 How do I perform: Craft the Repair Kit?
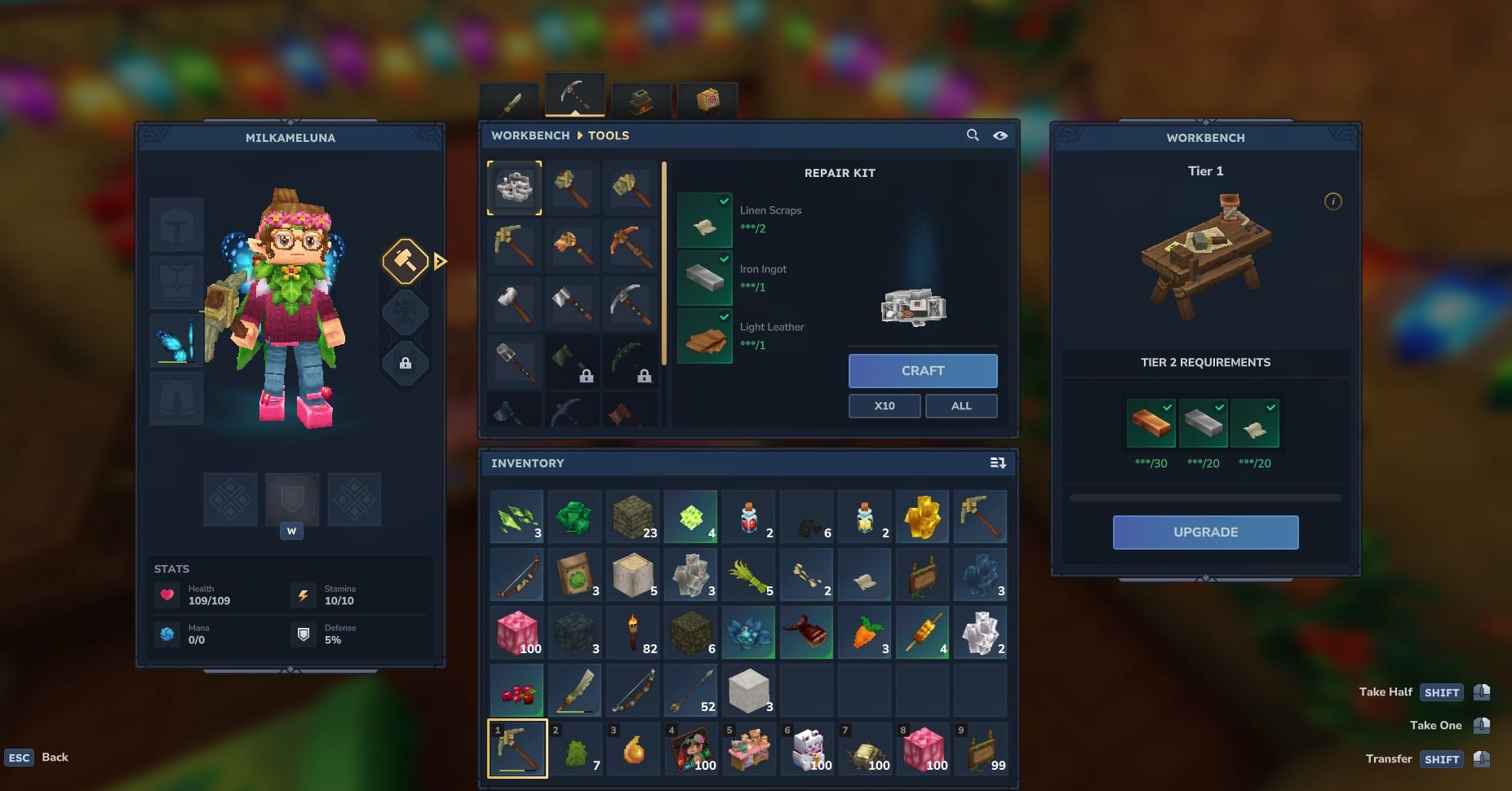[922, 371]
